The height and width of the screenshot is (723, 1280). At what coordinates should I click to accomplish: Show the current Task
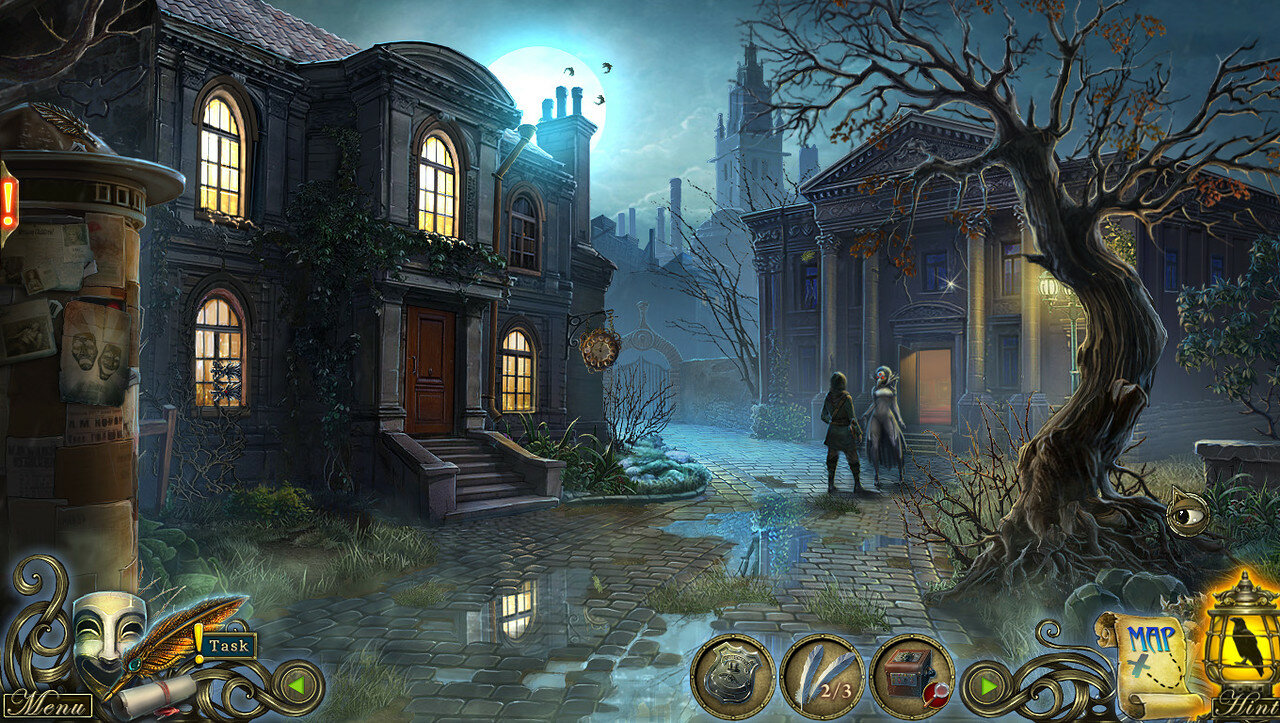(x=229, y=646)
